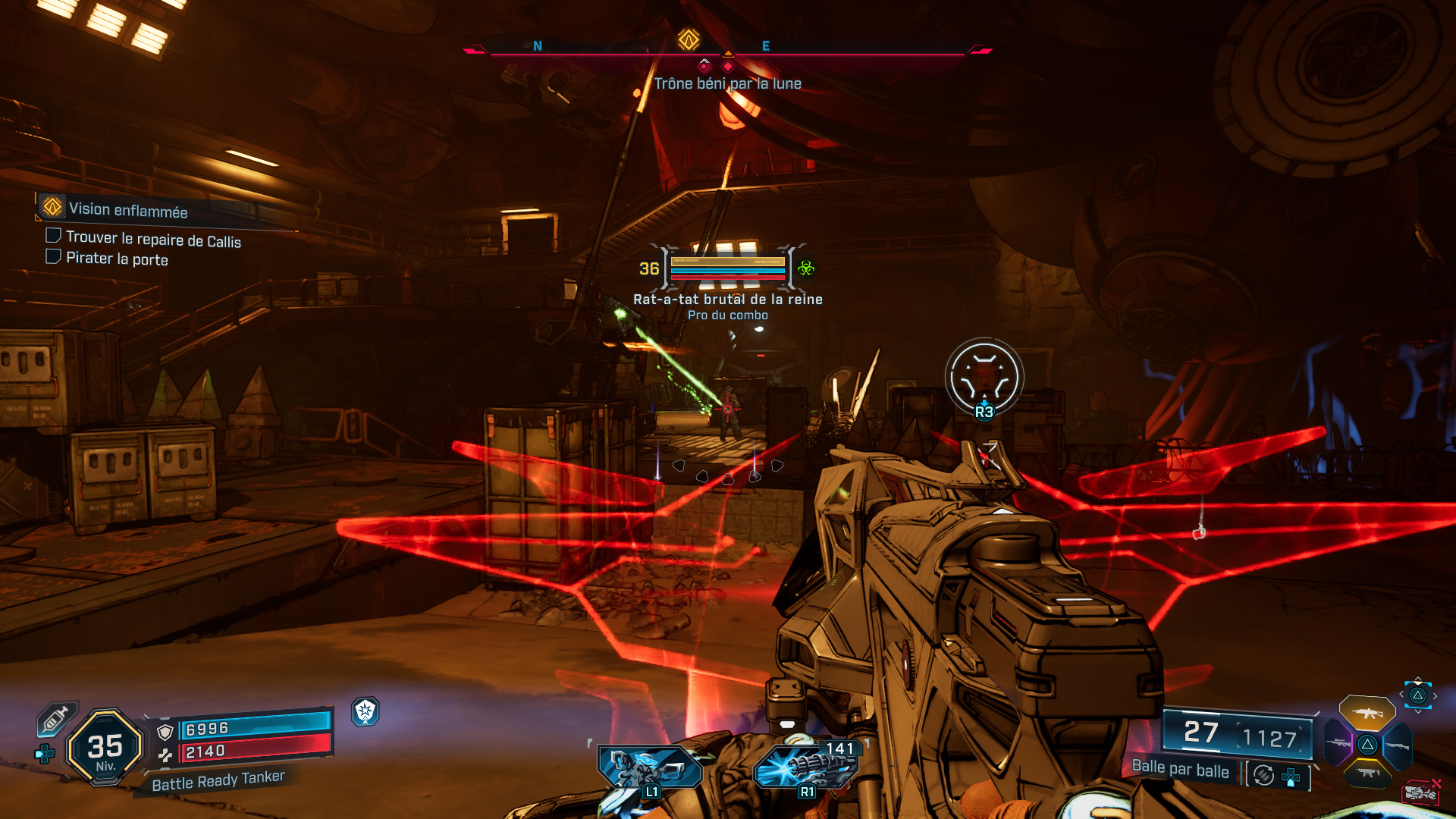
Task: Tick the Pirater la porte objective
Action: coord(54,256)
